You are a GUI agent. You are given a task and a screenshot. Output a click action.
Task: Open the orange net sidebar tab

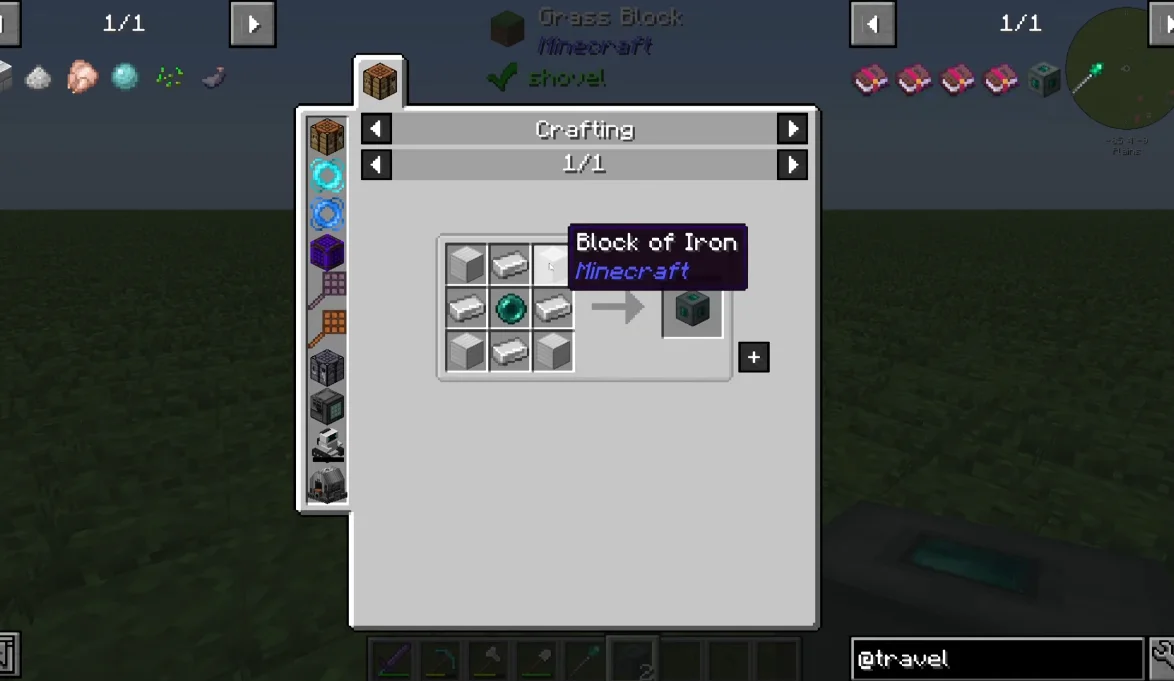point(327,328)
